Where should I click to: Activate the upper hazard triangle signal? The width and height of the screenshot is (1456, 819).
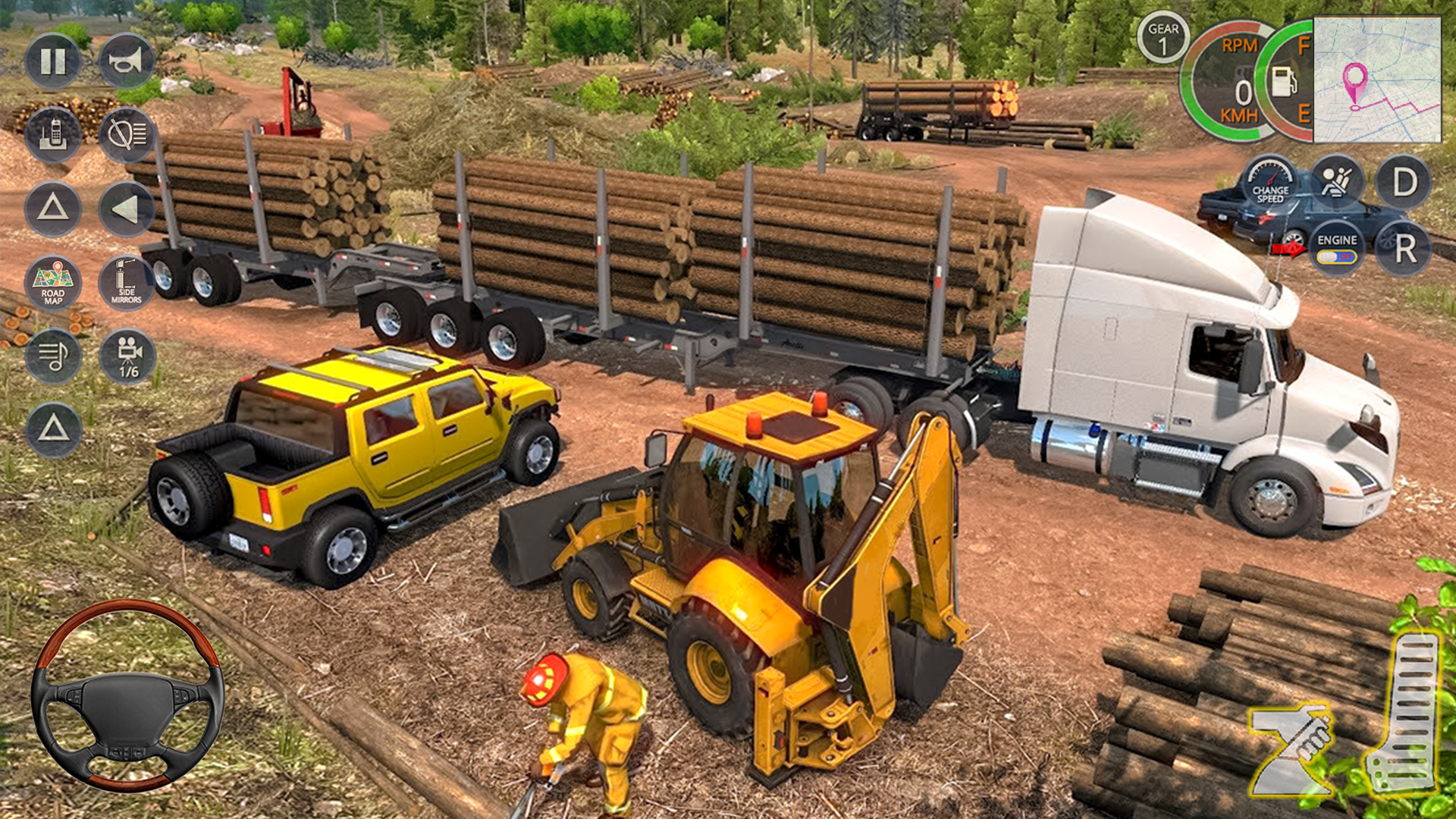click(x=53, y=211)
